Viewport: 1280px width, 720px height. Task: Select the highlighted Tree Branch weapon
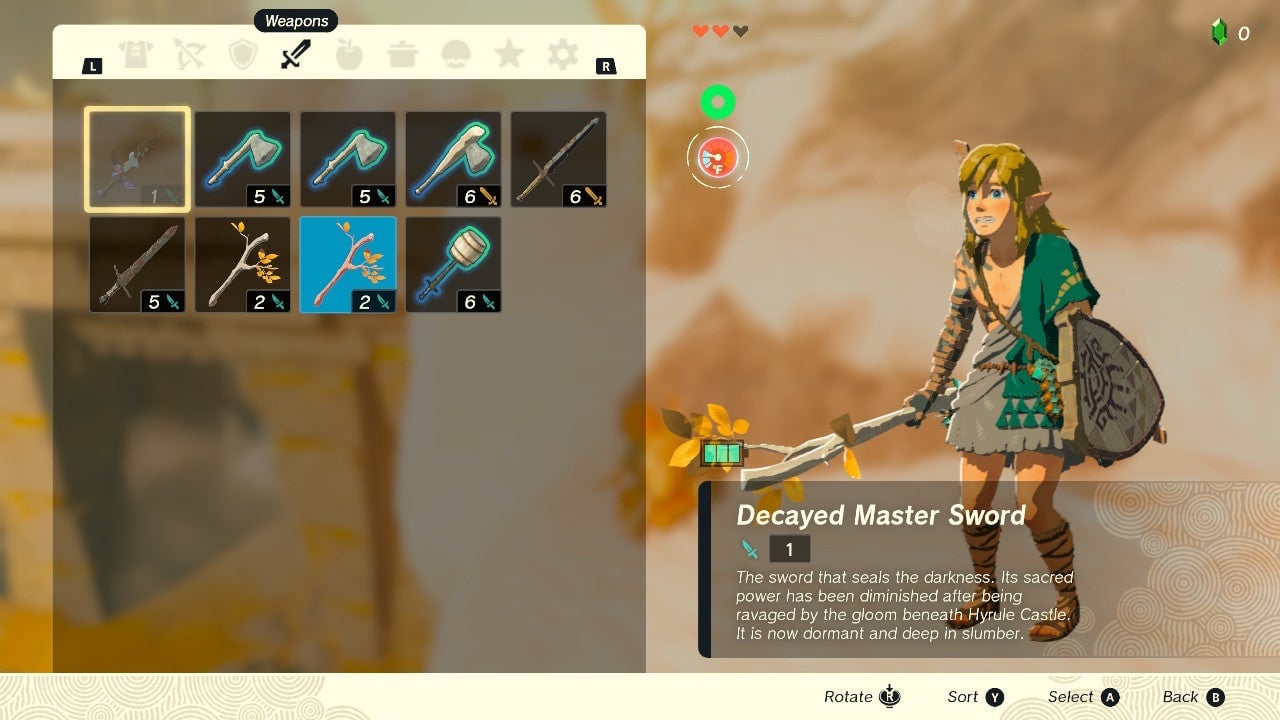tap(347, 263)
